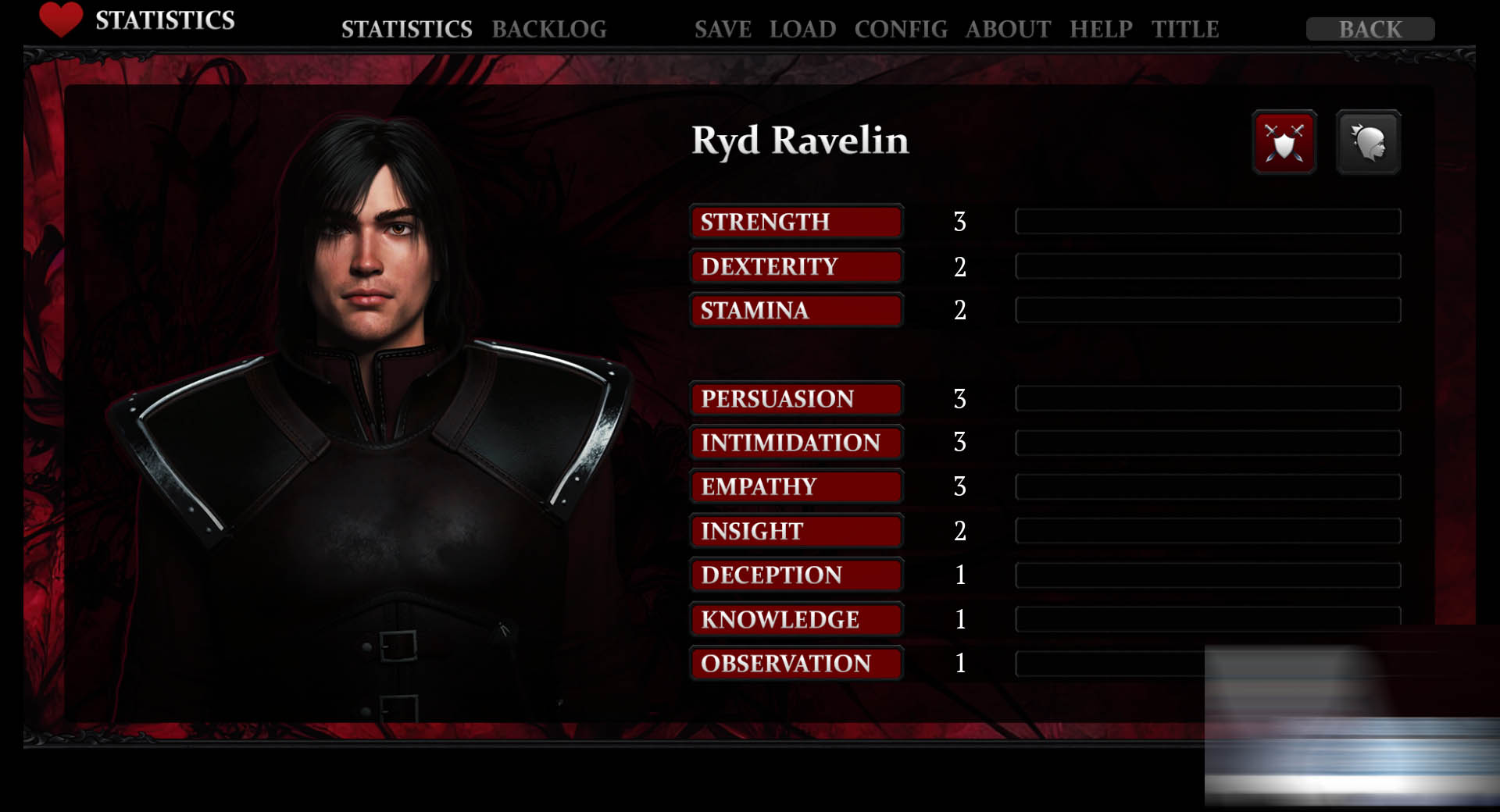
Task: Click the Dexterity stat label
Action: [796, 266]
